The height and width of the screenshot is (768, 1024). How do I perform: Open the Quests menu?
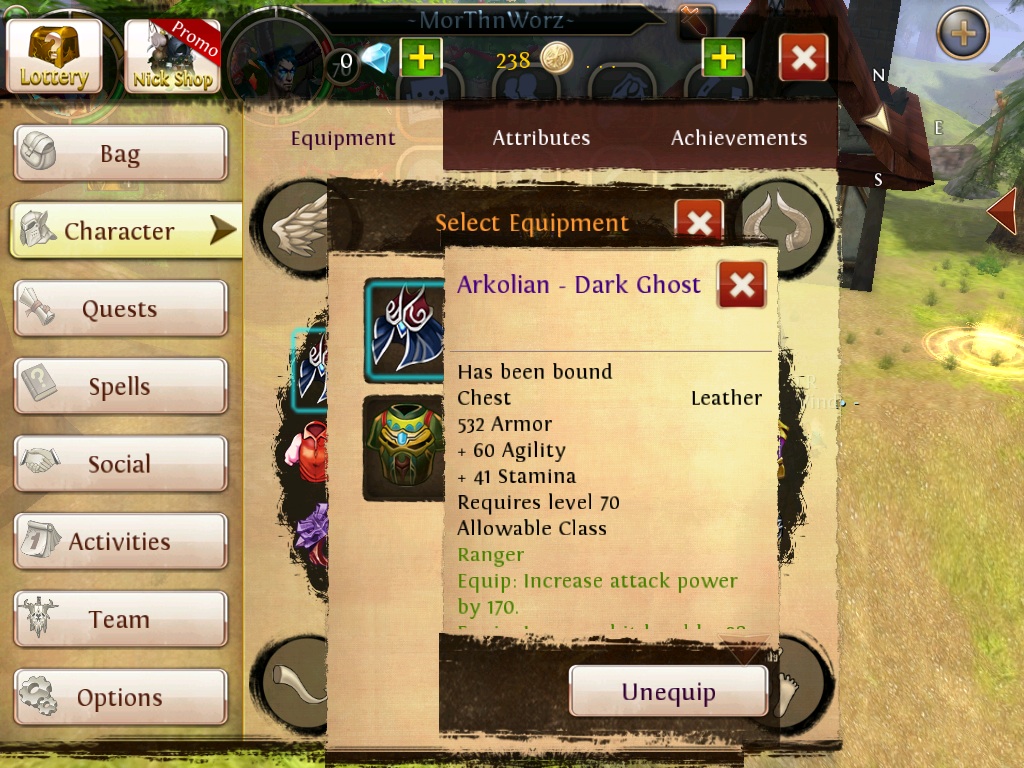click(120, 309)
